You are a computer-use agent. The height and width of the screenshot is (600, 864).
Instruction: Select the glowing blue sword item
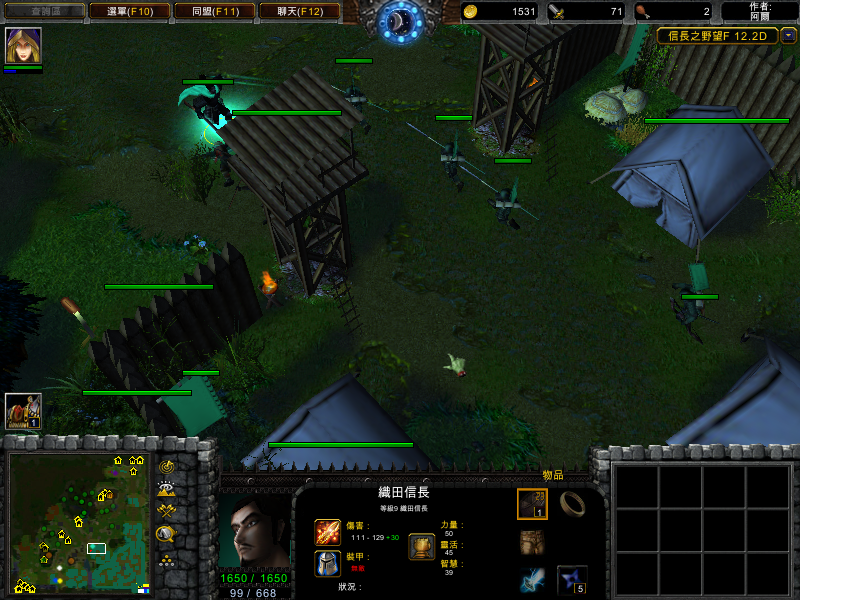(532, 580)
